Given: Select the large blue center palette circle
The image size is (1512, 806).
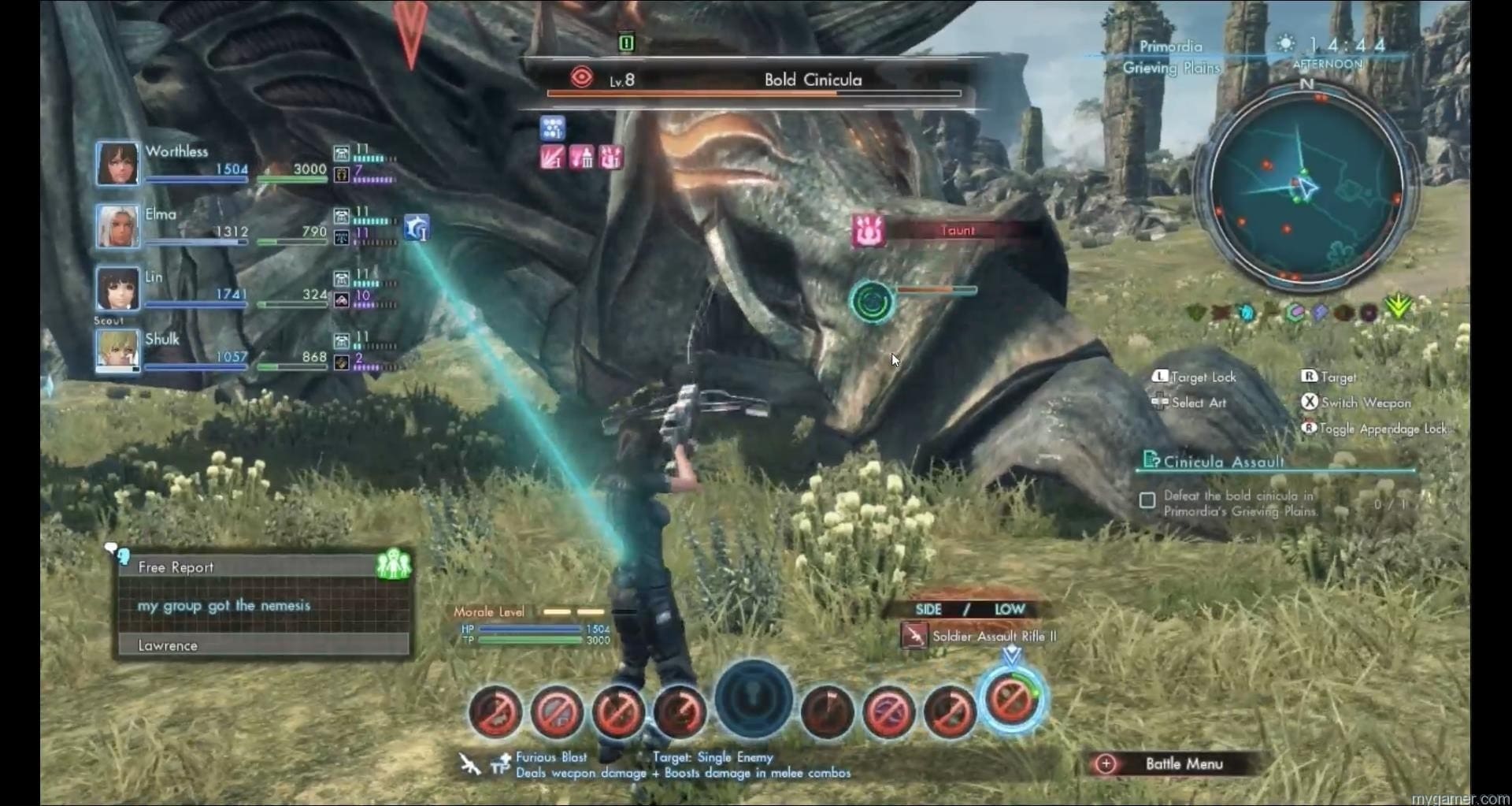Looking at the screenshot, I should coord(754,699).
